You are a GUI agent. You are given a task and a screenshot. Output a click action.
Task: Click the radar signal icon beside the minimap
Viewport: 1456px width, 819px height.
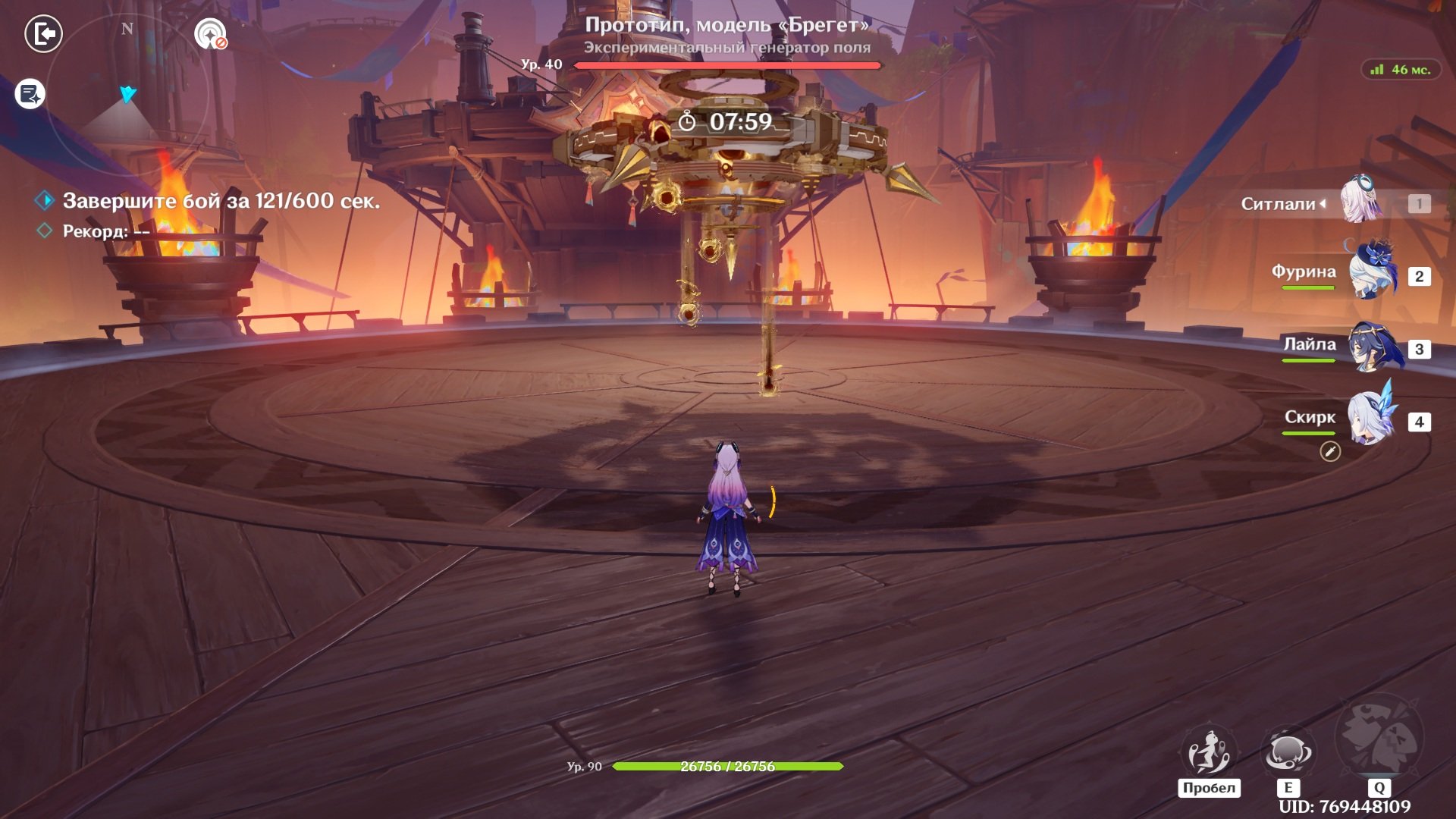click(210, 34)
